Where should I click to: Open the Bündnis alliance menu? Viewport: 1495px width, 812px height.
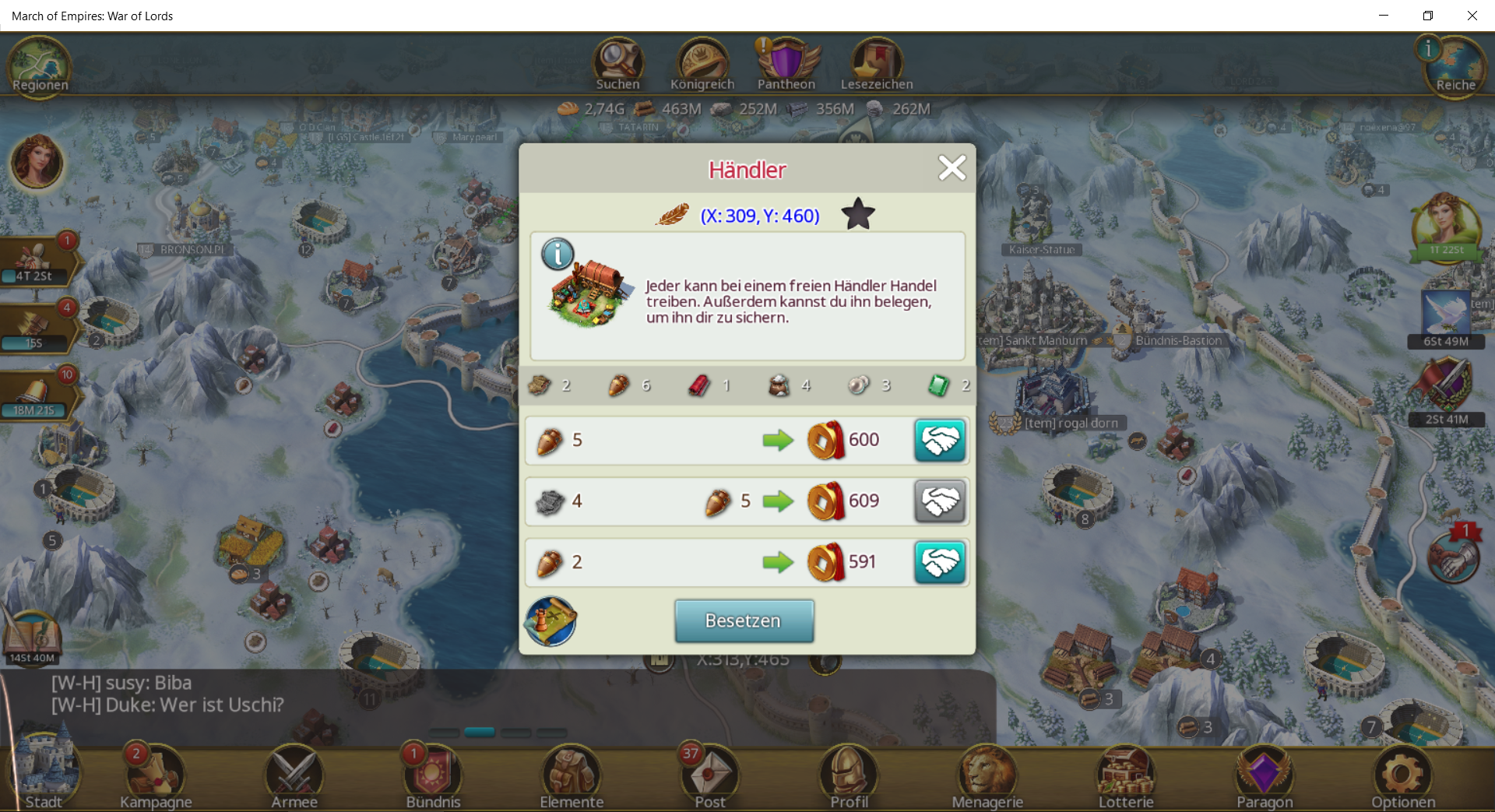pos(433,776)
